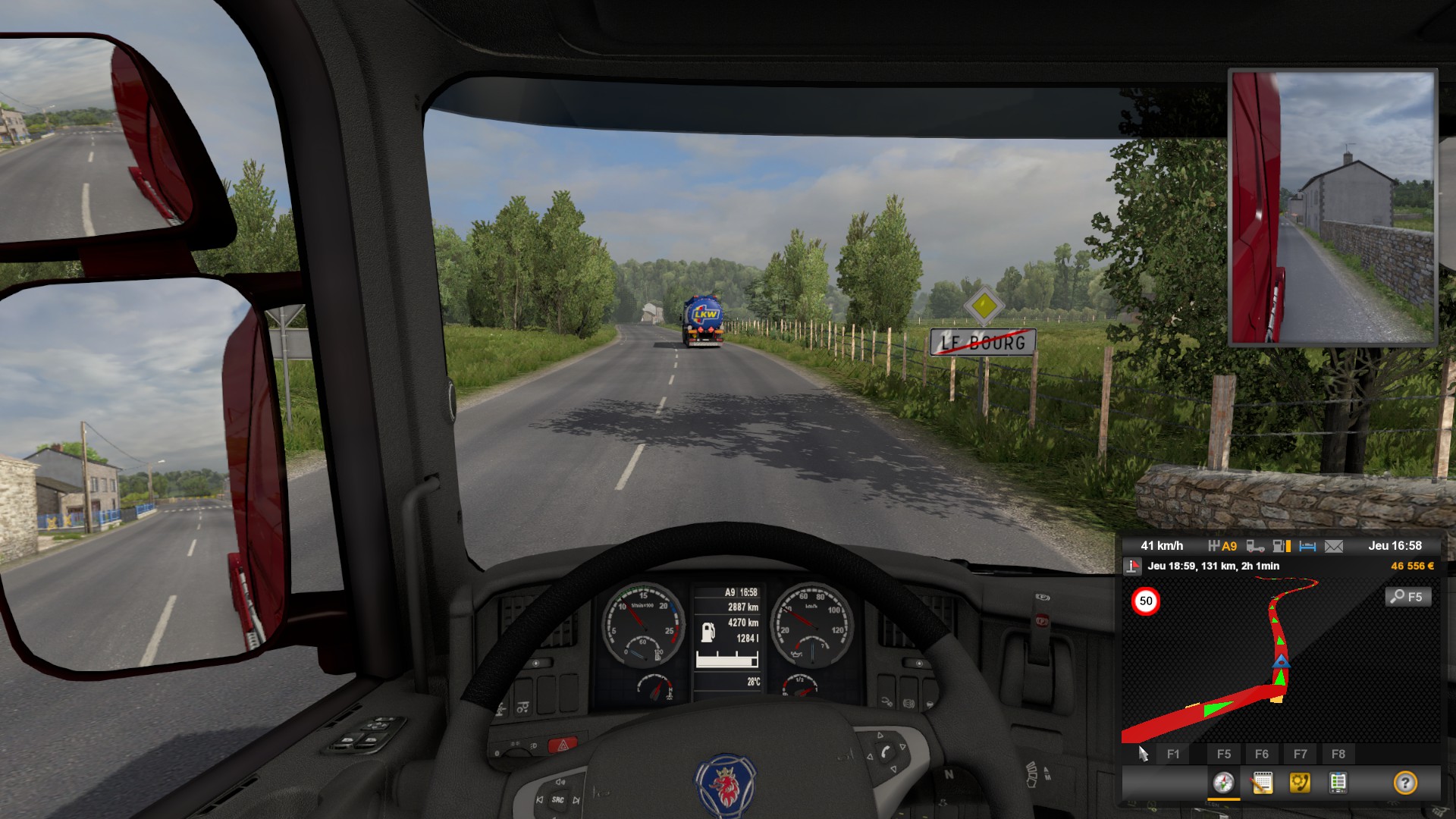
Task: Click the blue bed rest icon
Action: click(x=1307, y=546)
